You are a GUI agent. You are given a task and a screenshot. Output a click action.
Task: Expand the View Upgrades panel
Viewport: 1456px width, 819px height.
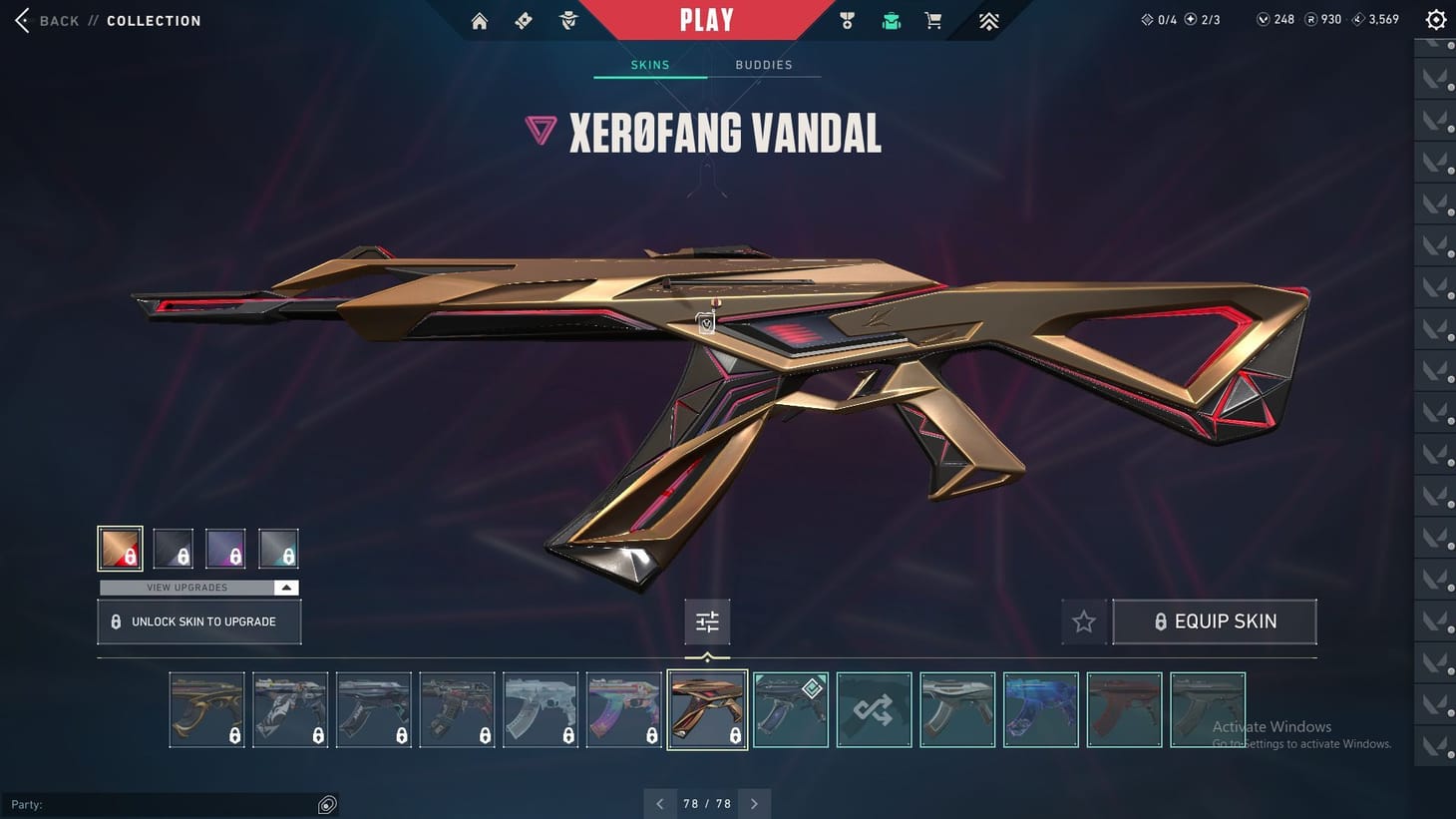click(x=196, y=588)
